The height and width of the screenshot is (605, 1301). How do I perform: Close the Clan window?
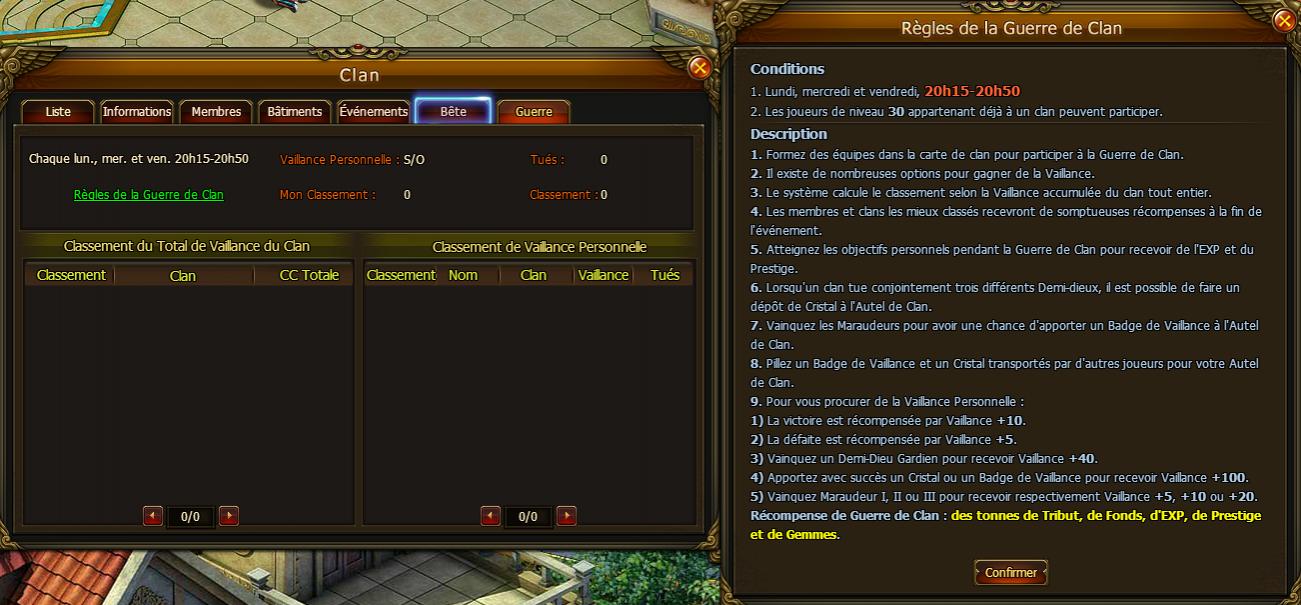(700, 68)
